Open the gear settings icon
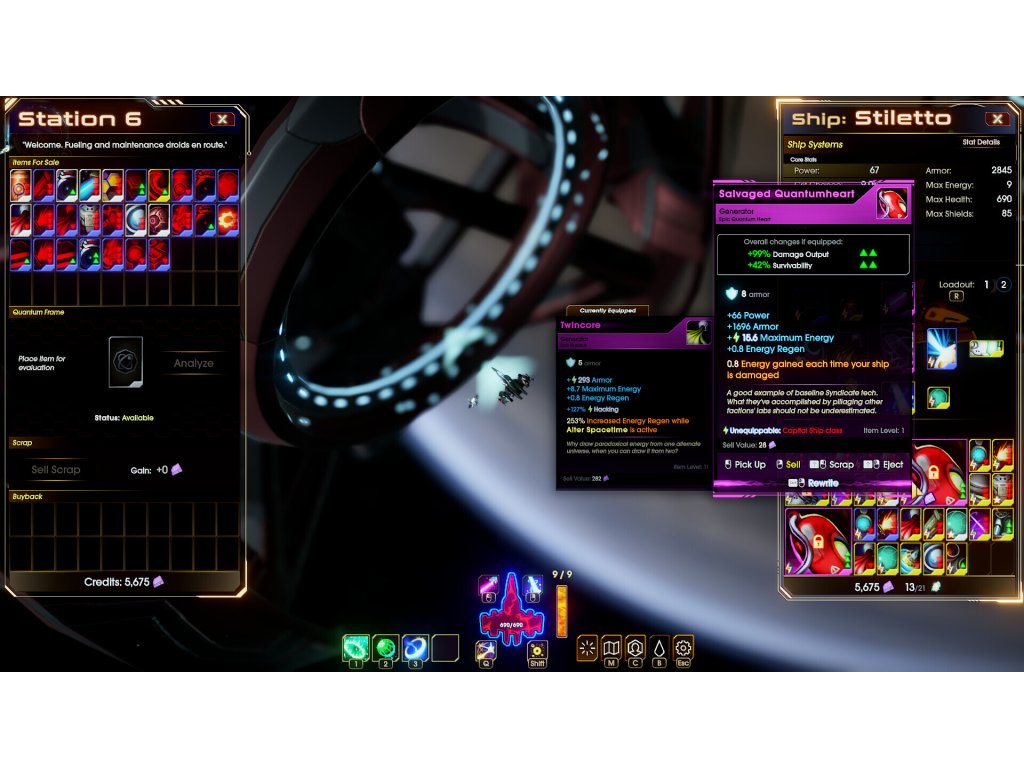Viewport: 1024px width, 768px height. pyautogui.click(x=683, y=648)
